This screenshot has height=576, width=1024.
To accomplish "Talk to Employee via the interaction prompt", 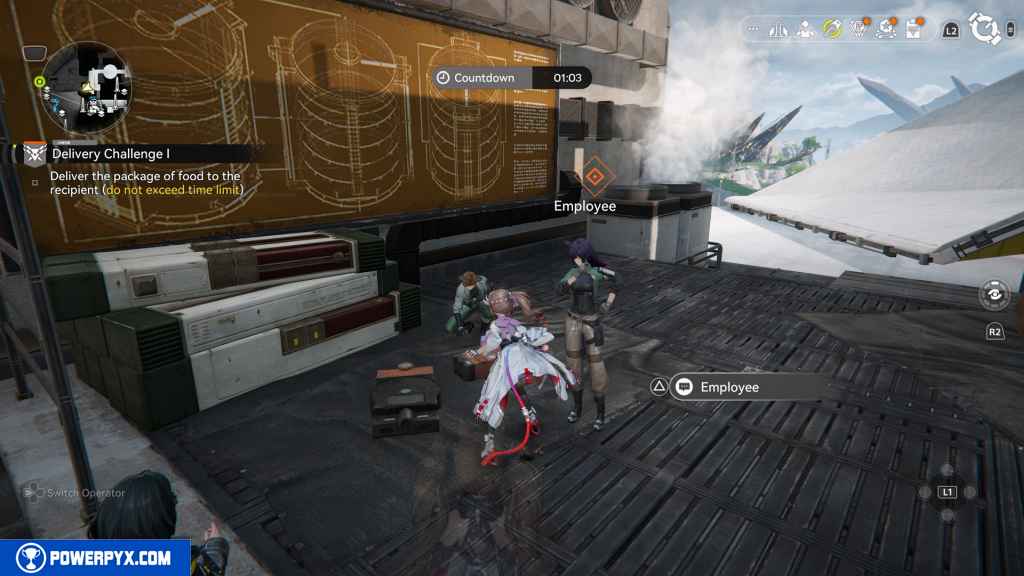I will pyautogui.click(x=741, y=387).
